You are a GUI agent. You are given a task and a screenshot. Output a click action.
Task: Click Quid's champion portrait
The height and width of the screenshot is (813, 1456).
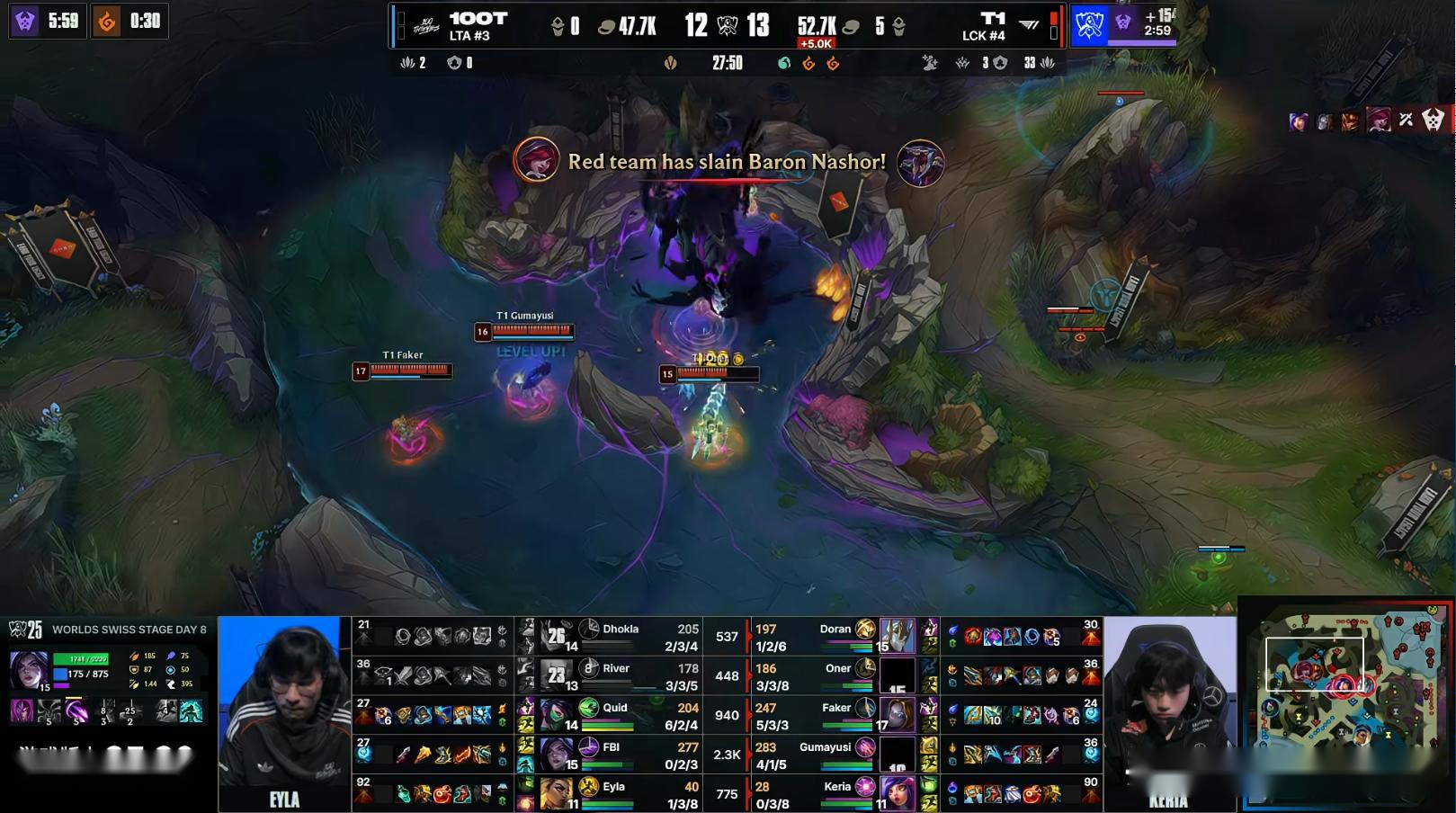558,715
